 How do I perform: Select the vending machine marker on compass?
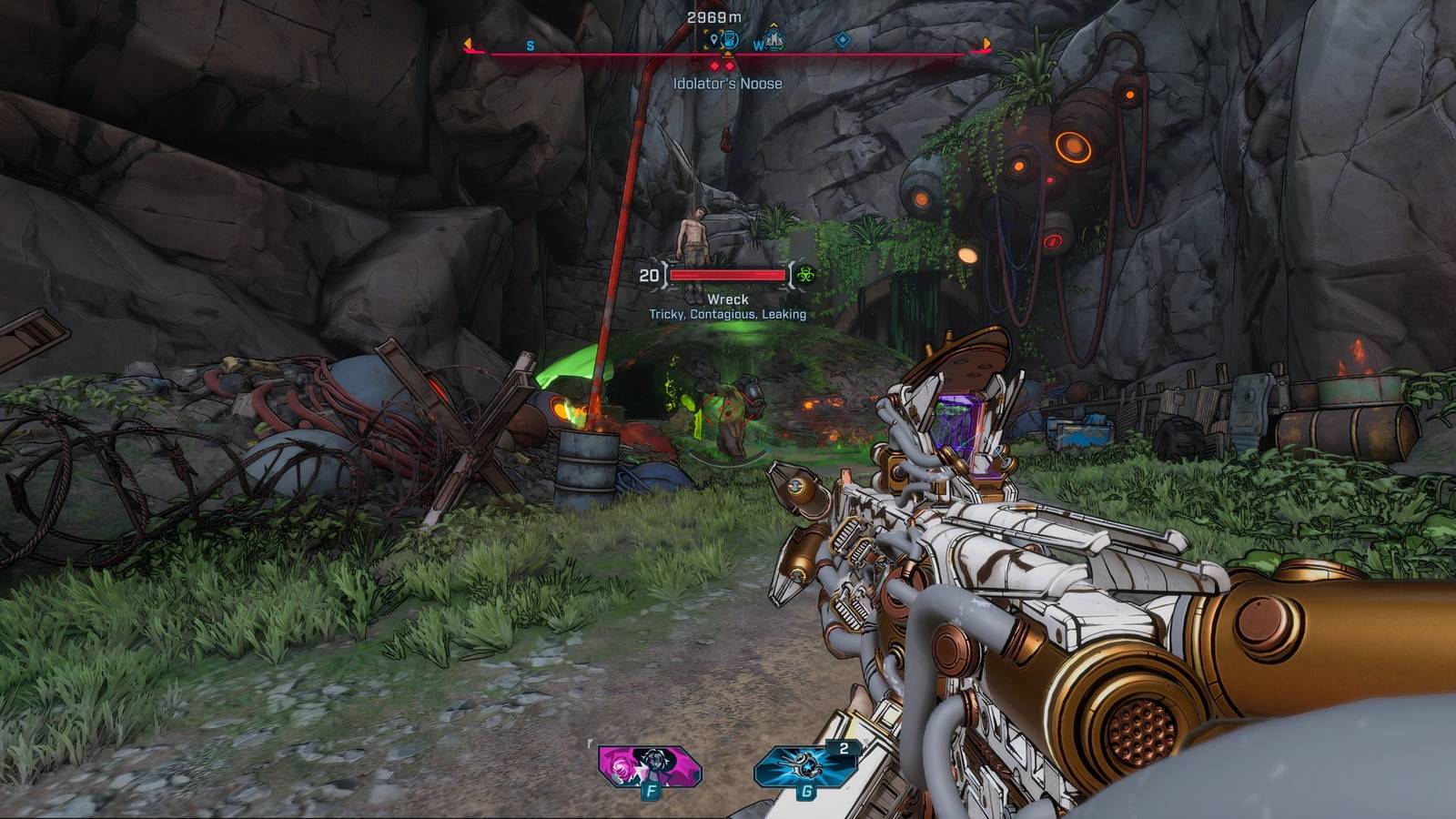pyautogui.click(x=730, y=40)
